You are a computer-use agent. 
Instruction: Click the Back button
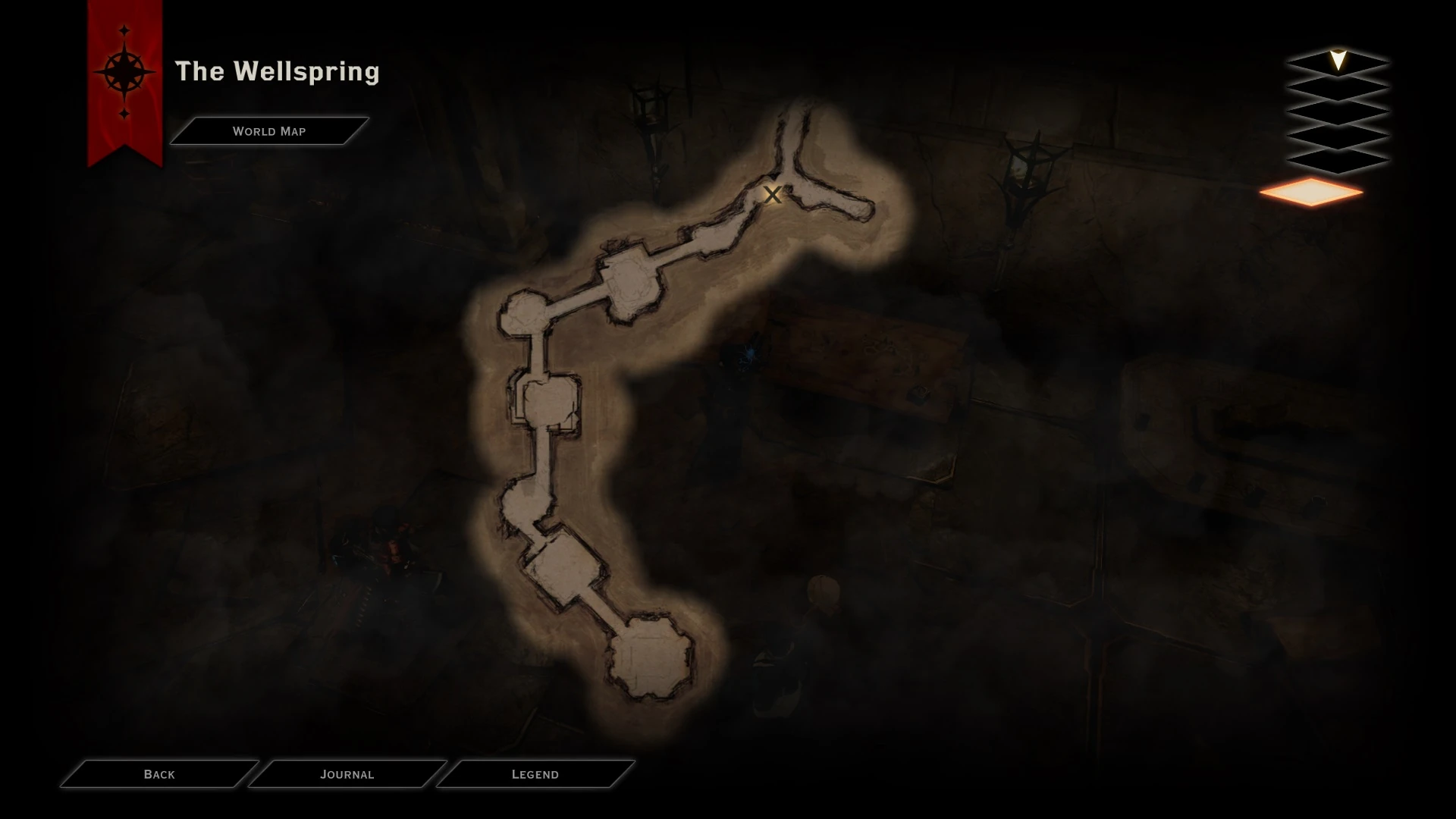tap(158, 774)
